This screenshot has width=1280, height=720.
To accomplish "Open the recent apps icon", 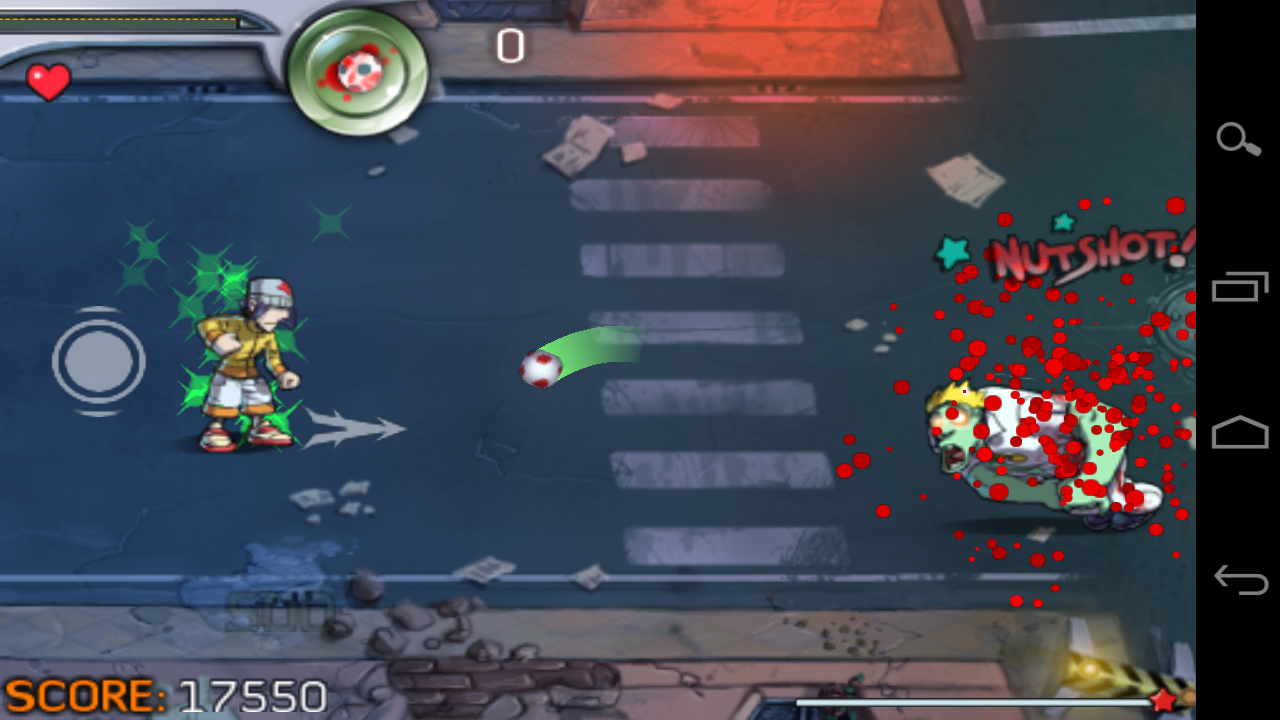I will 1238,288.
